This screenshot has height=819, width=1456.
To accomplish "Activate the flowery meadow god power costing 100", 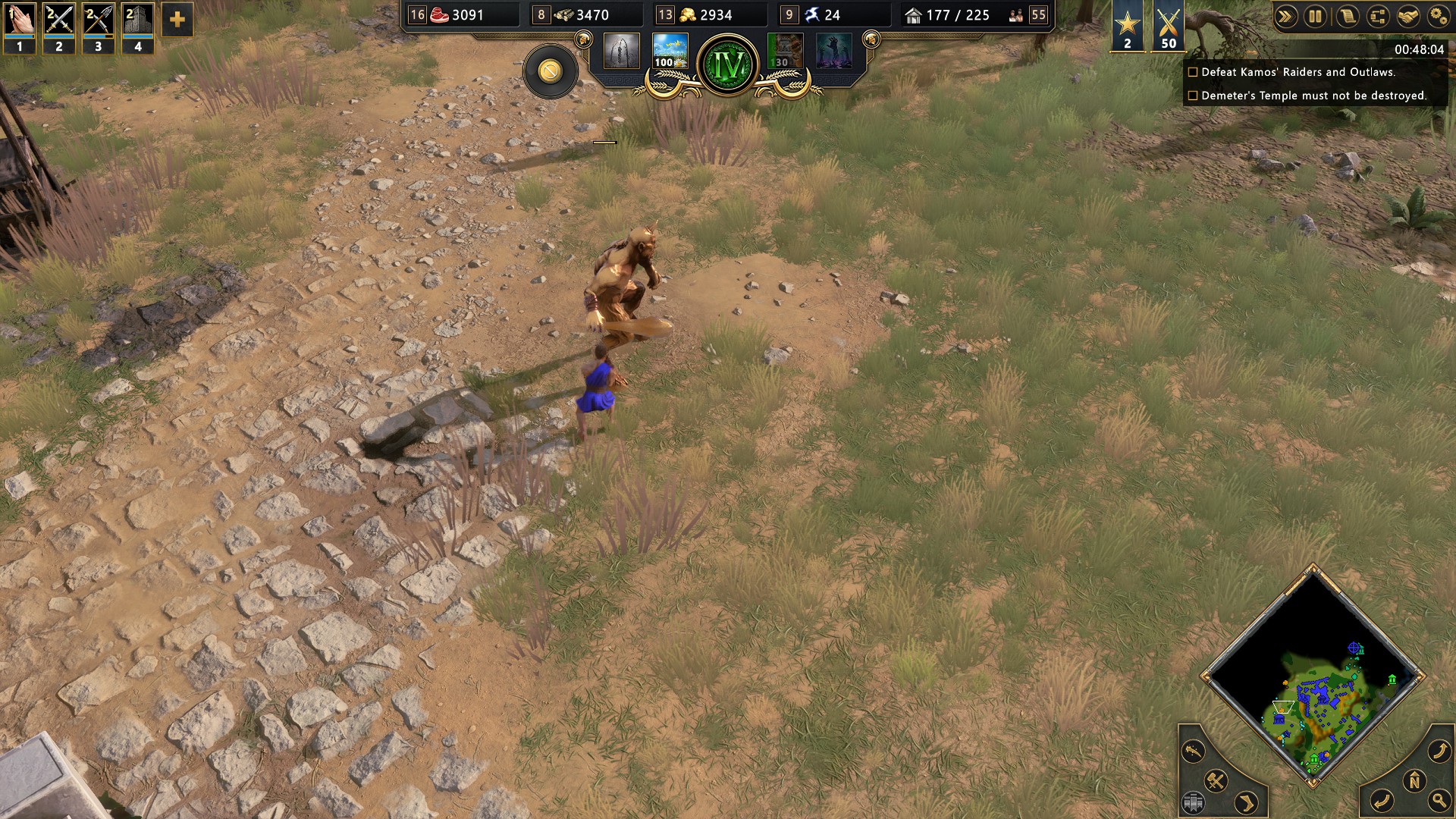I will click(670, 51).
